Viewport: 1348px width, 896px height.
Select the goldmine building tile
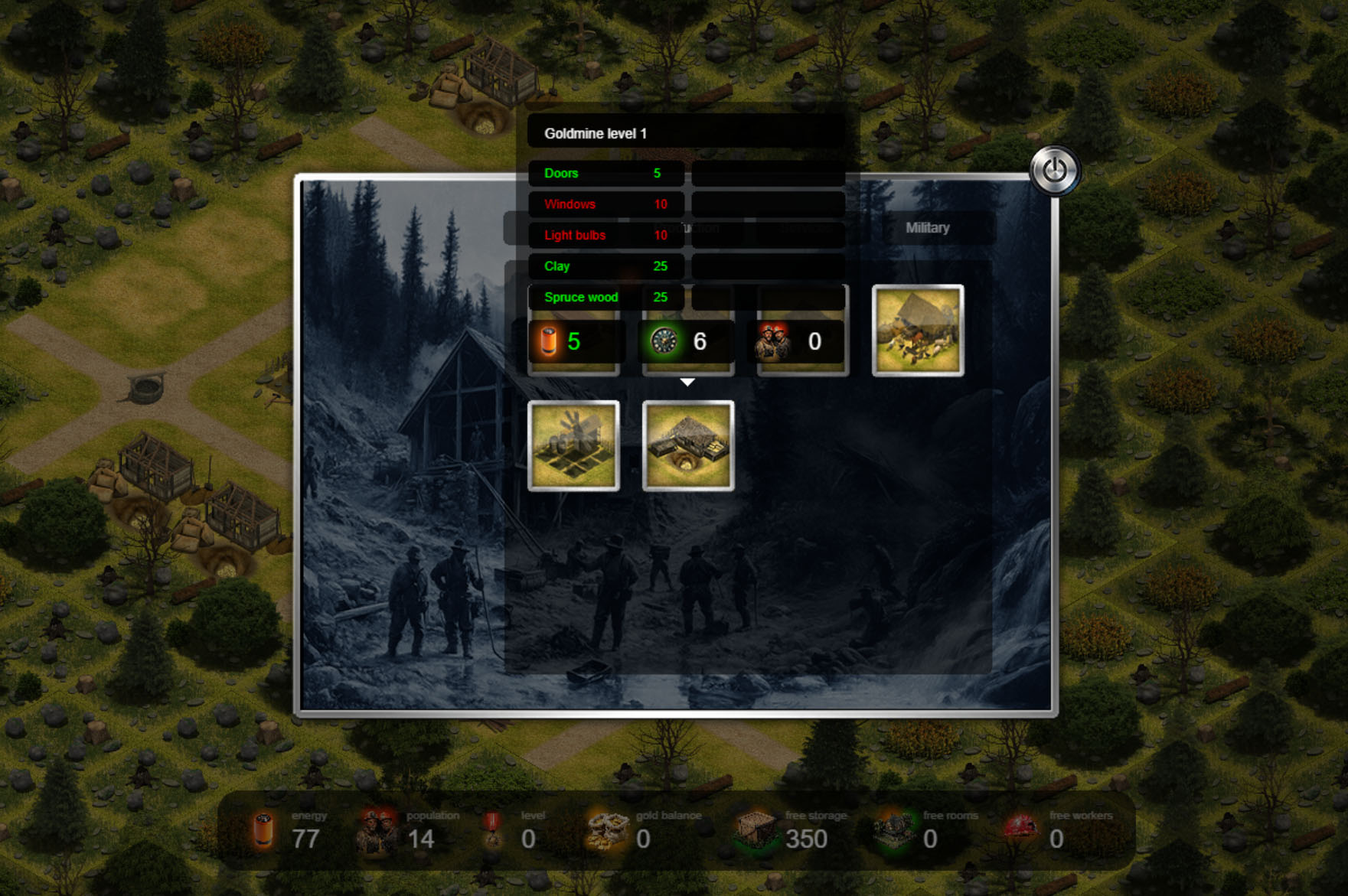point(687,445)
